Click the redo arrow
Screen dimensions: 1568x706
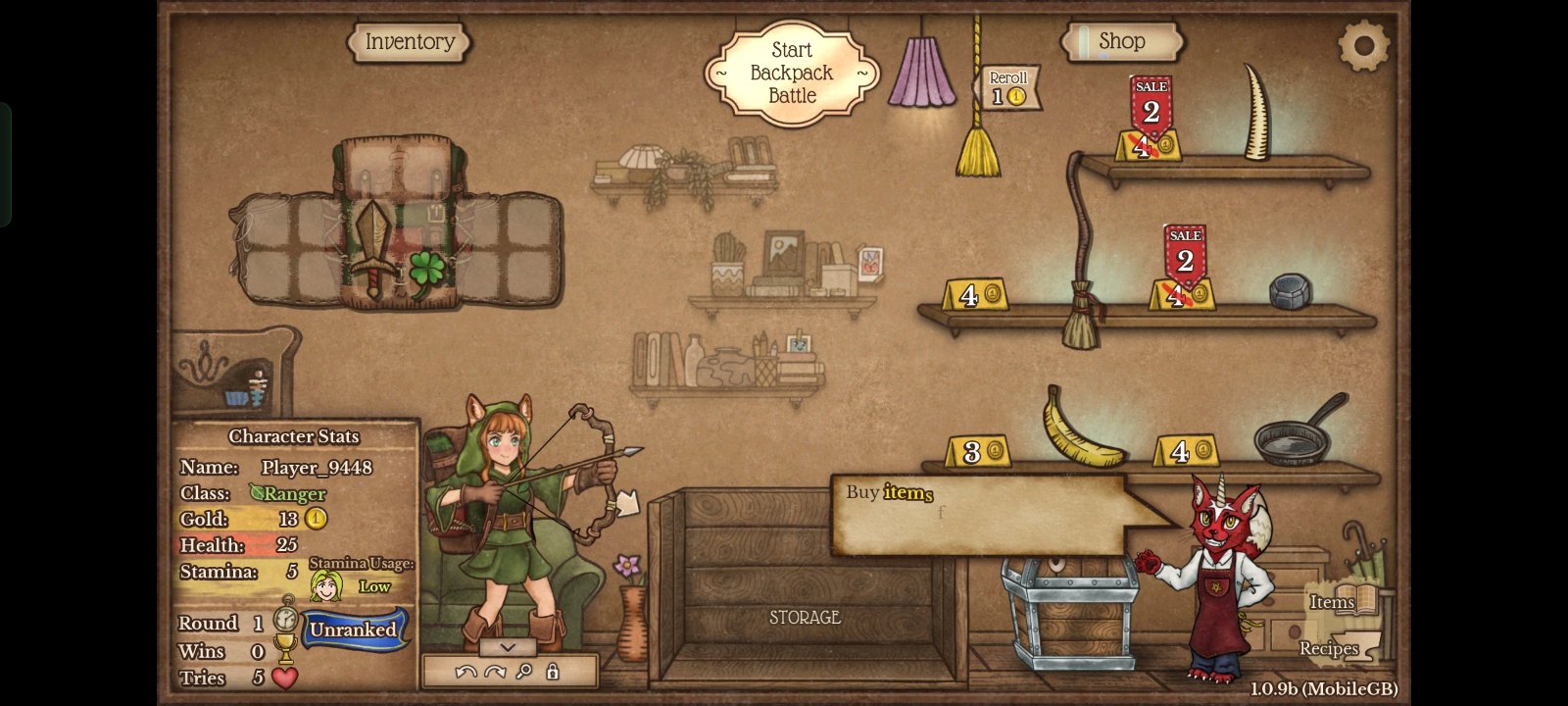pyautogui.click(x=495, y=672)
